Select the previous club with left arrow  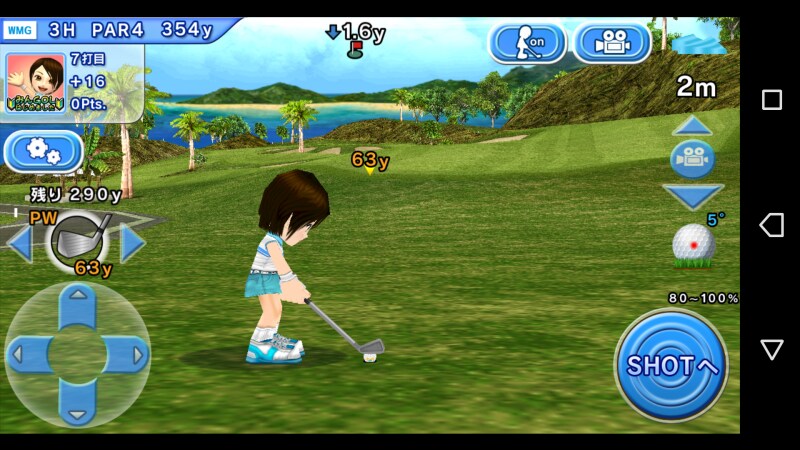pyautogui.click(x=19, y=243)
